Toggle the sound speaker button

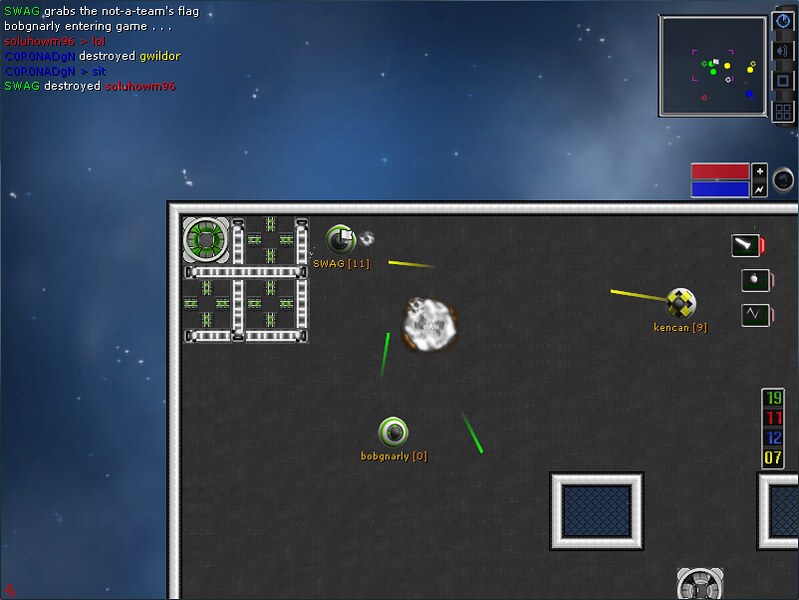pos(783,51)
